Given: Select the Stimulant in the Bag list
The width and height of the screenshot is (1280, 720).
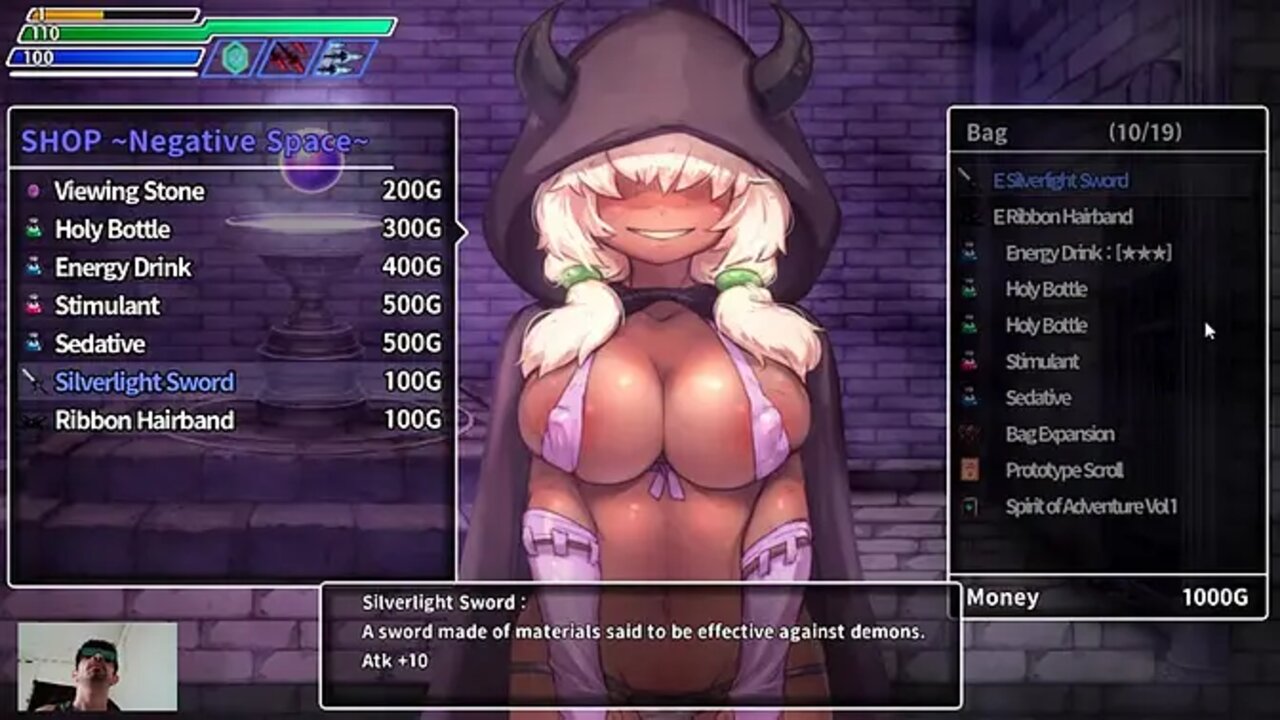Looking at the screenshot, I should (x=1042, y=361).
